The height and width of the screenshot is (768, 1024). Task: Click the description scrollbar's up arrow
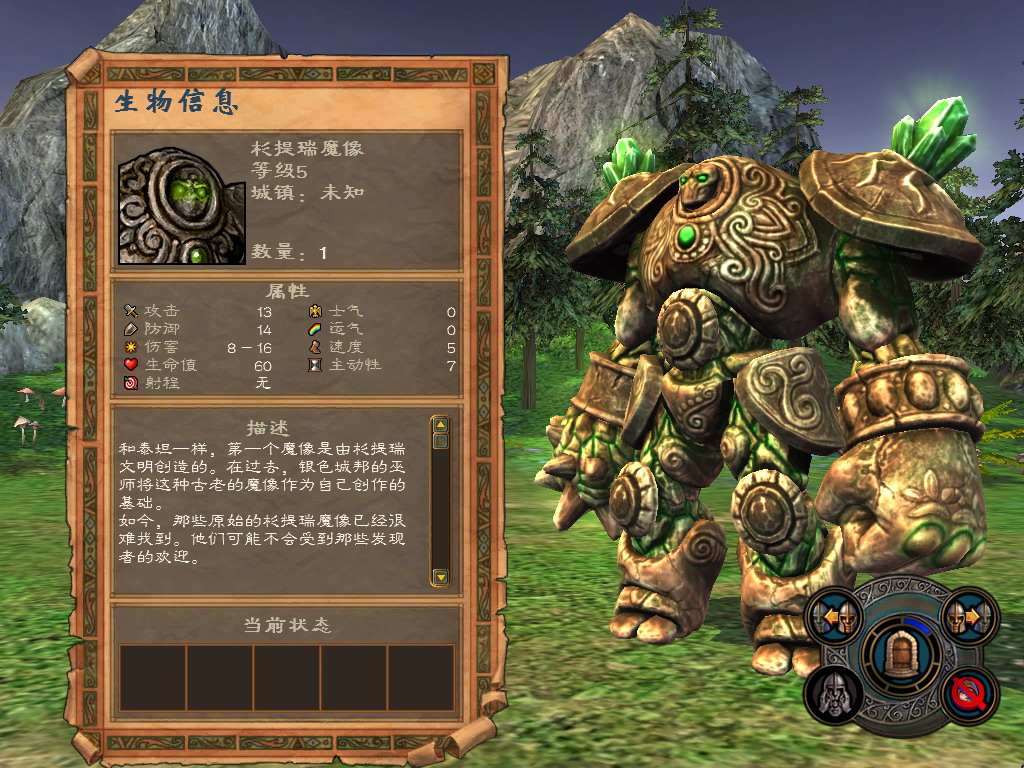click(440, 425)
